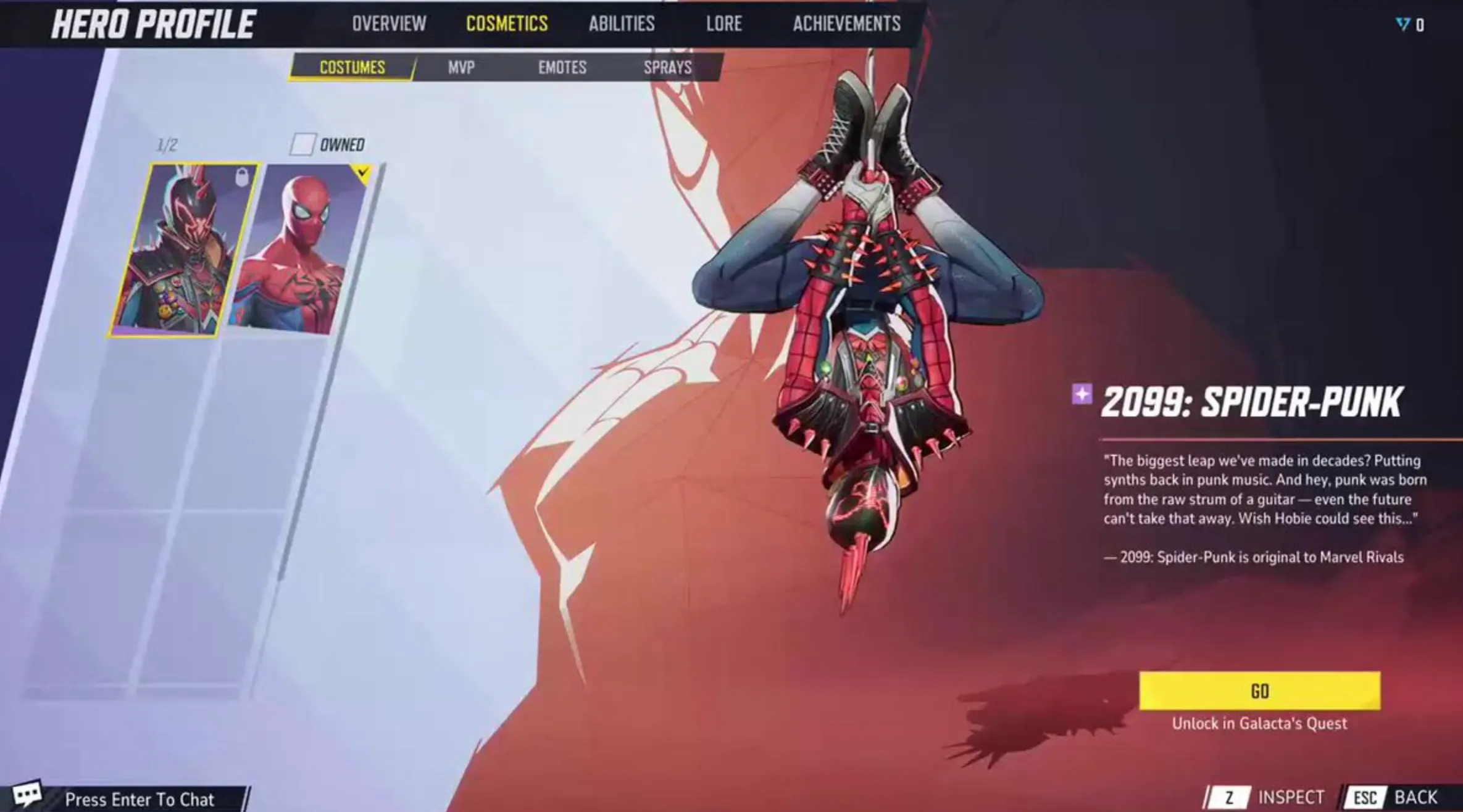Click the lock icon on Spider-Punk costume
This screenshot has width=1463, height=812.
242,178
